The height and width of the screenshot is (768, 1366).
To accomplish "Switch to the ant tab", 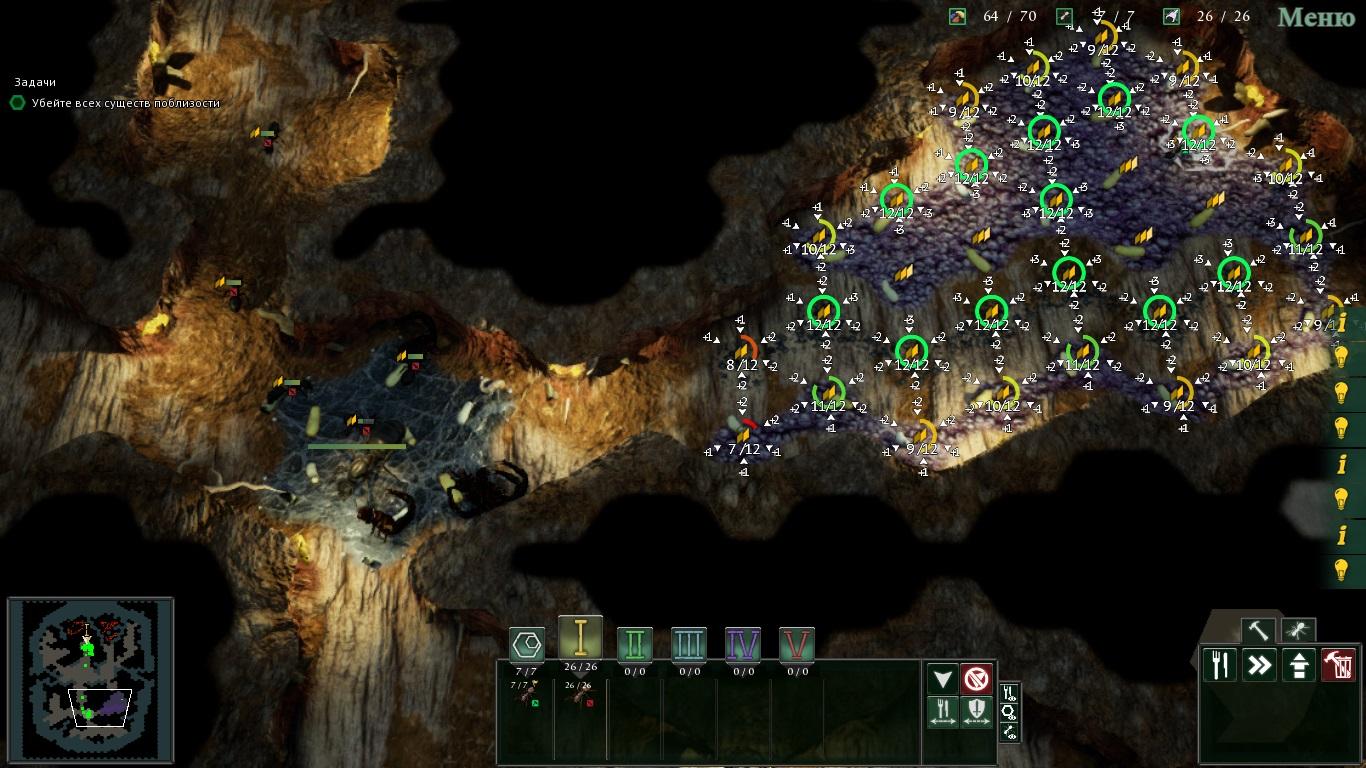I will pyautogui.click(x=1298, y=631).
